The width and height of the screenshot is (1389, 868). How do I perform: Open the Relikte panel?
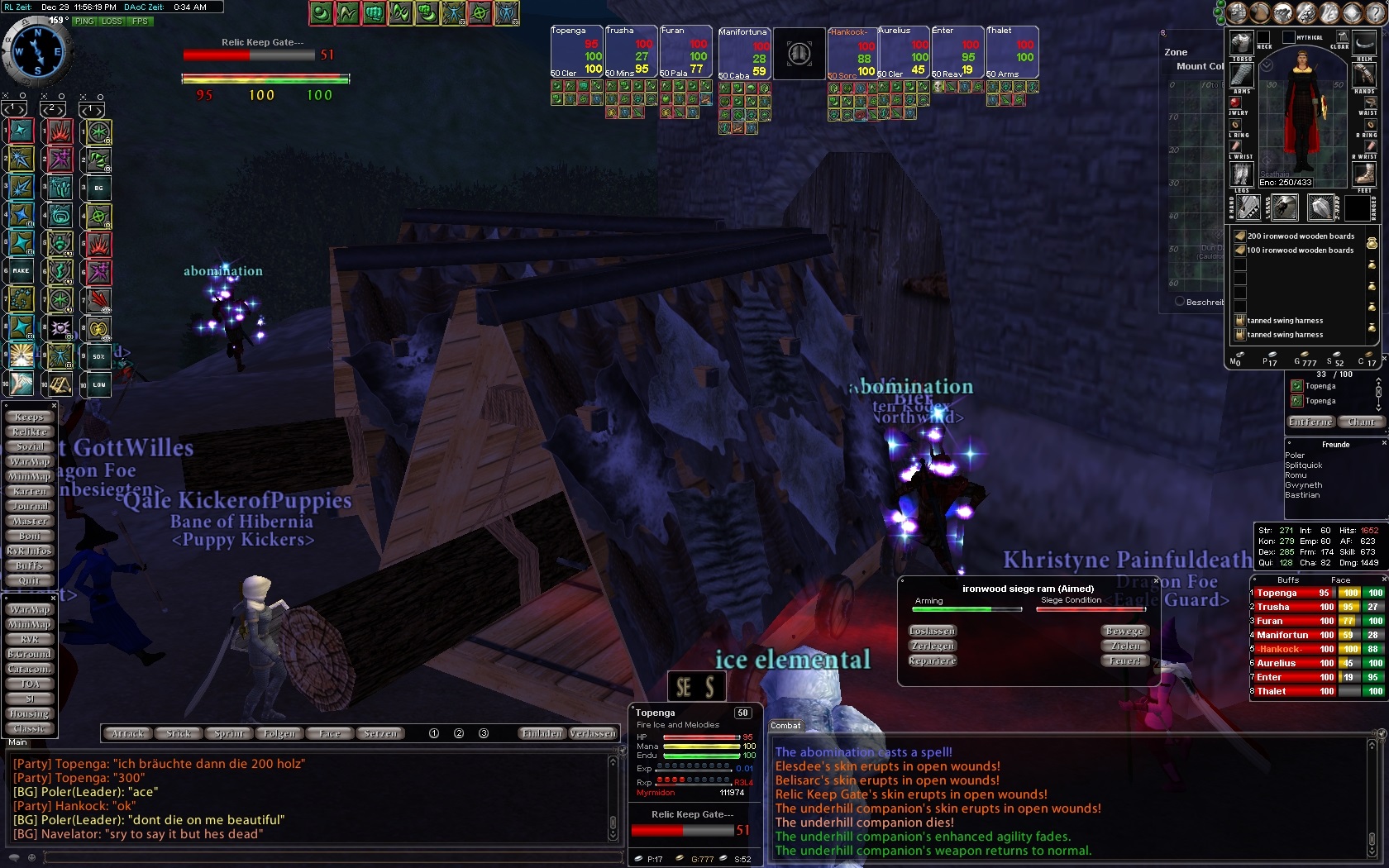[x=30, y=432]
